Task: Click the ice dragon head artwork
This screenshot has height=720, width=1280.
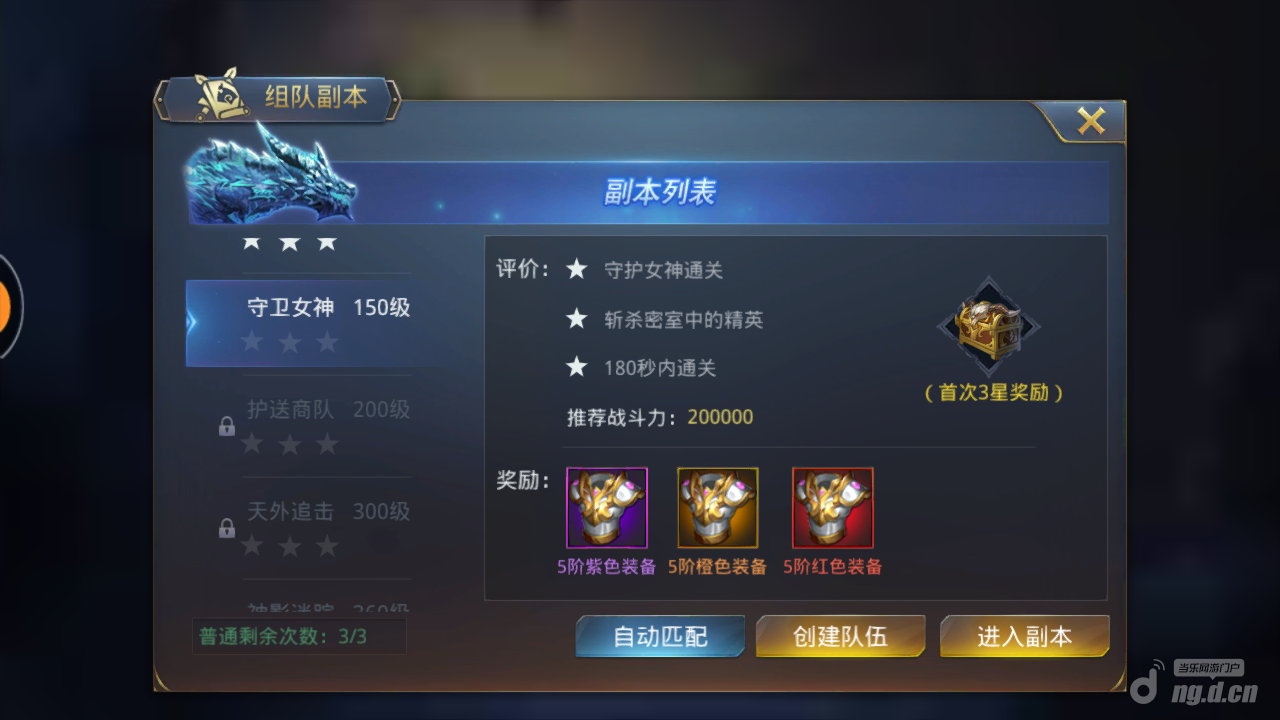Action: click(270, 180)
